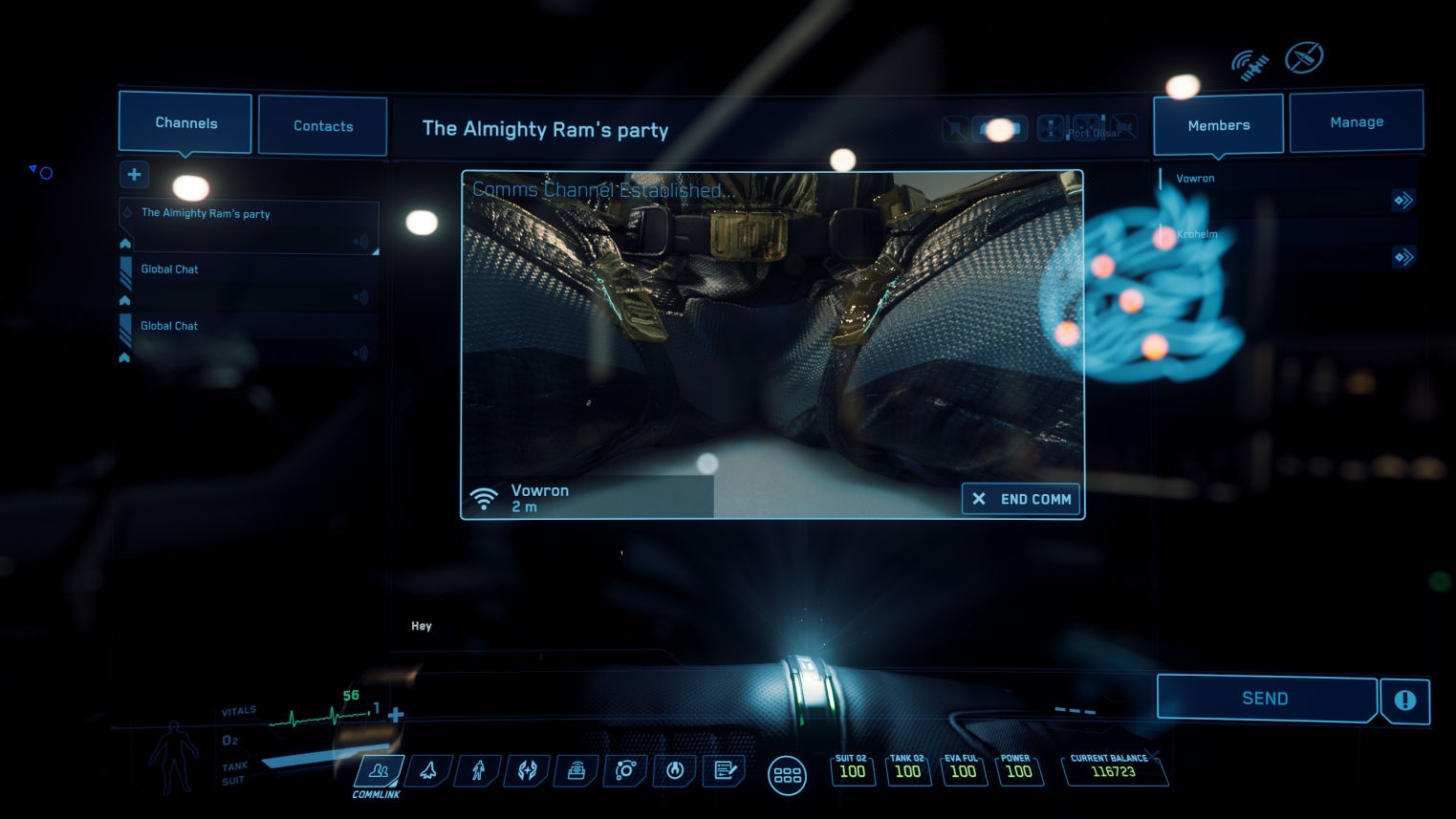Viewport: 1456px width, 819px height.
Task: Switch to the Channels tab
Action: tap(185, 123)
